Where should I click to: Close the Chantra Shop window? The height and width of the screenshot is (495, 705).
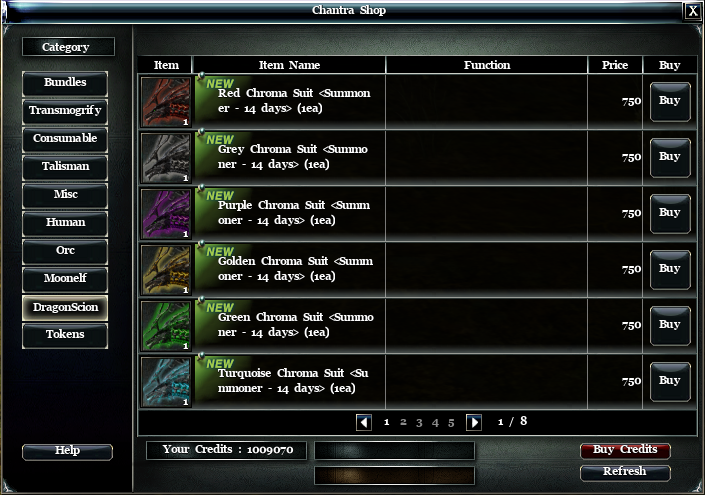pyautogui.click(x=693, y=11)
